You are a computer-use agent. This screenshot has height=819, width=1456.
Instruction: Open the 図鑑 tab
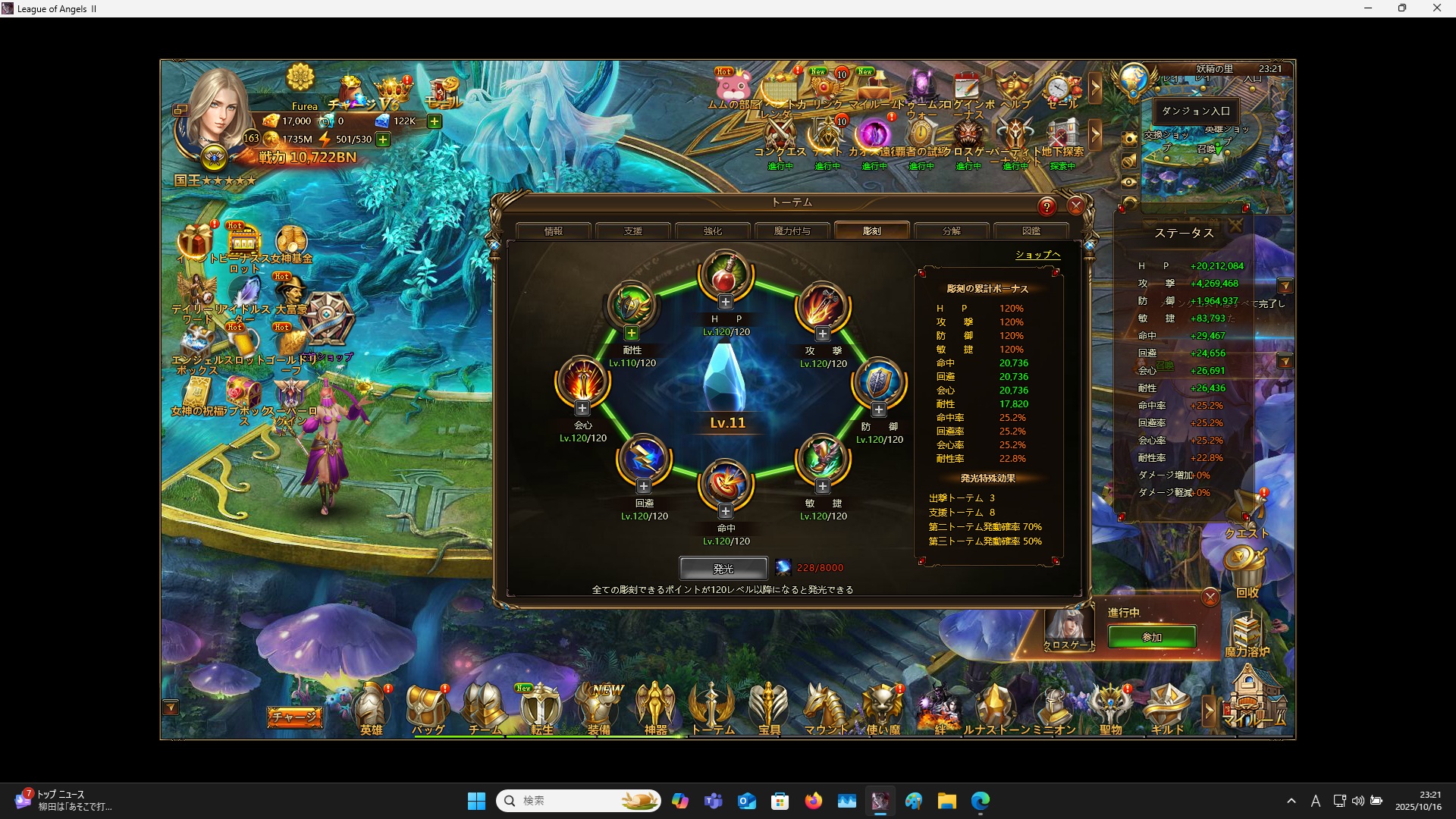pos(1031,231)
